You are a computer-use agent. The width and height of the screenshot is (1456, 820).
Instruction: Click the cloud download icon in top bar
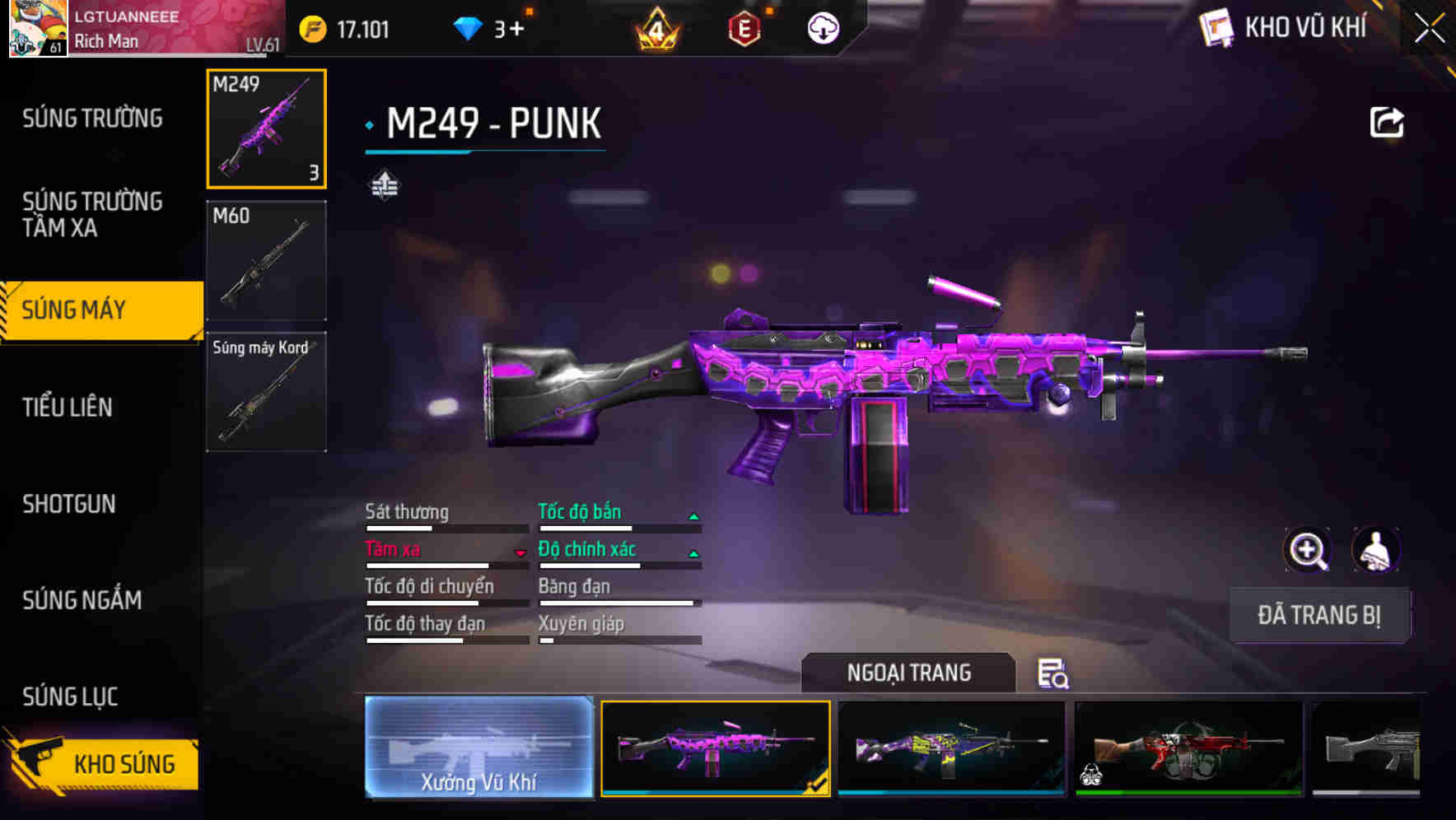point(823,27)
